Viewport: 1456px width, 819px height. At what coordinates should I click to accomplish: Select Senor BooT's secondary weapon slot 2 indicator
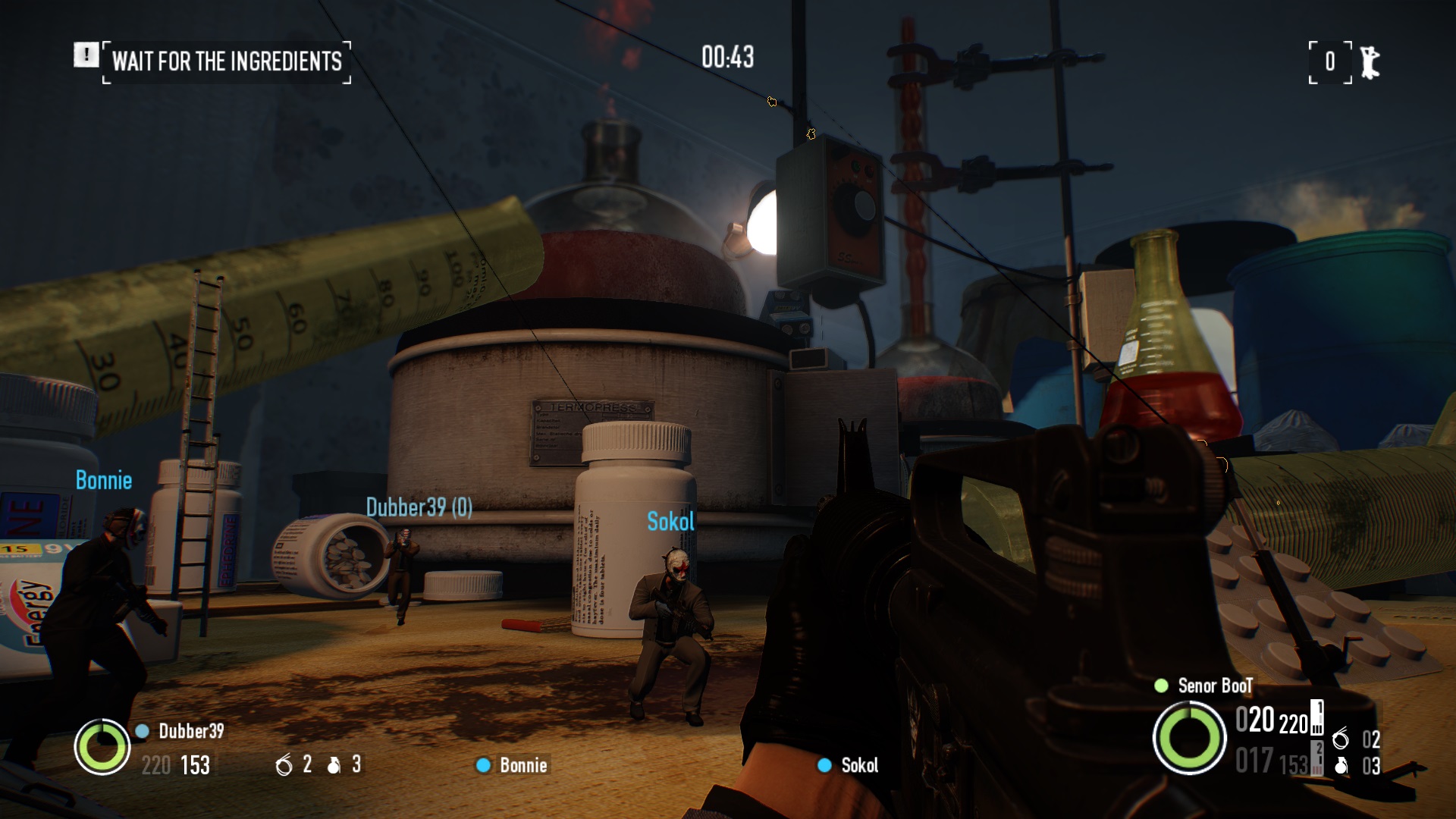(1318, 759)
